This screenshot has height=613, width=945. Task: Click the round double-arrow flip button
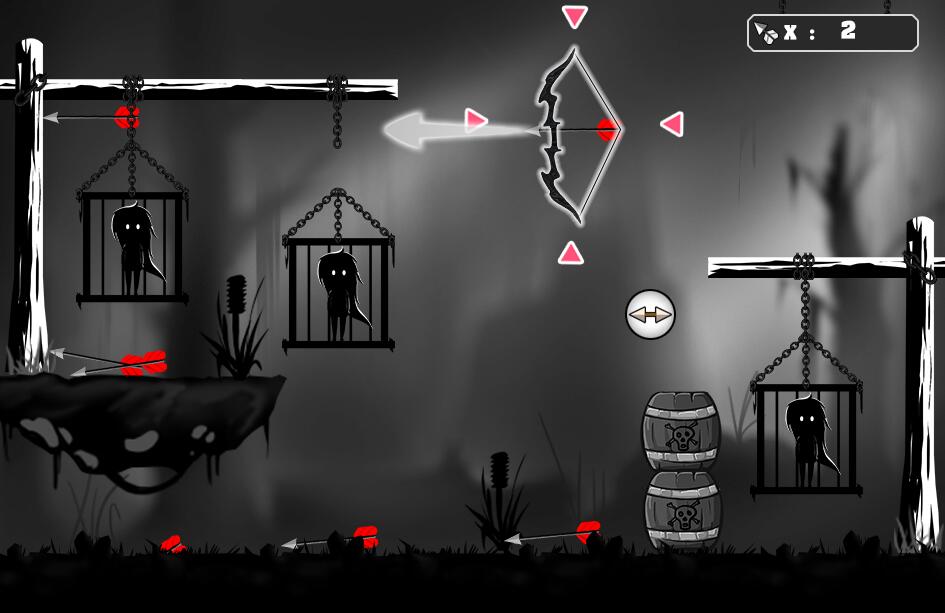point(650,314)
